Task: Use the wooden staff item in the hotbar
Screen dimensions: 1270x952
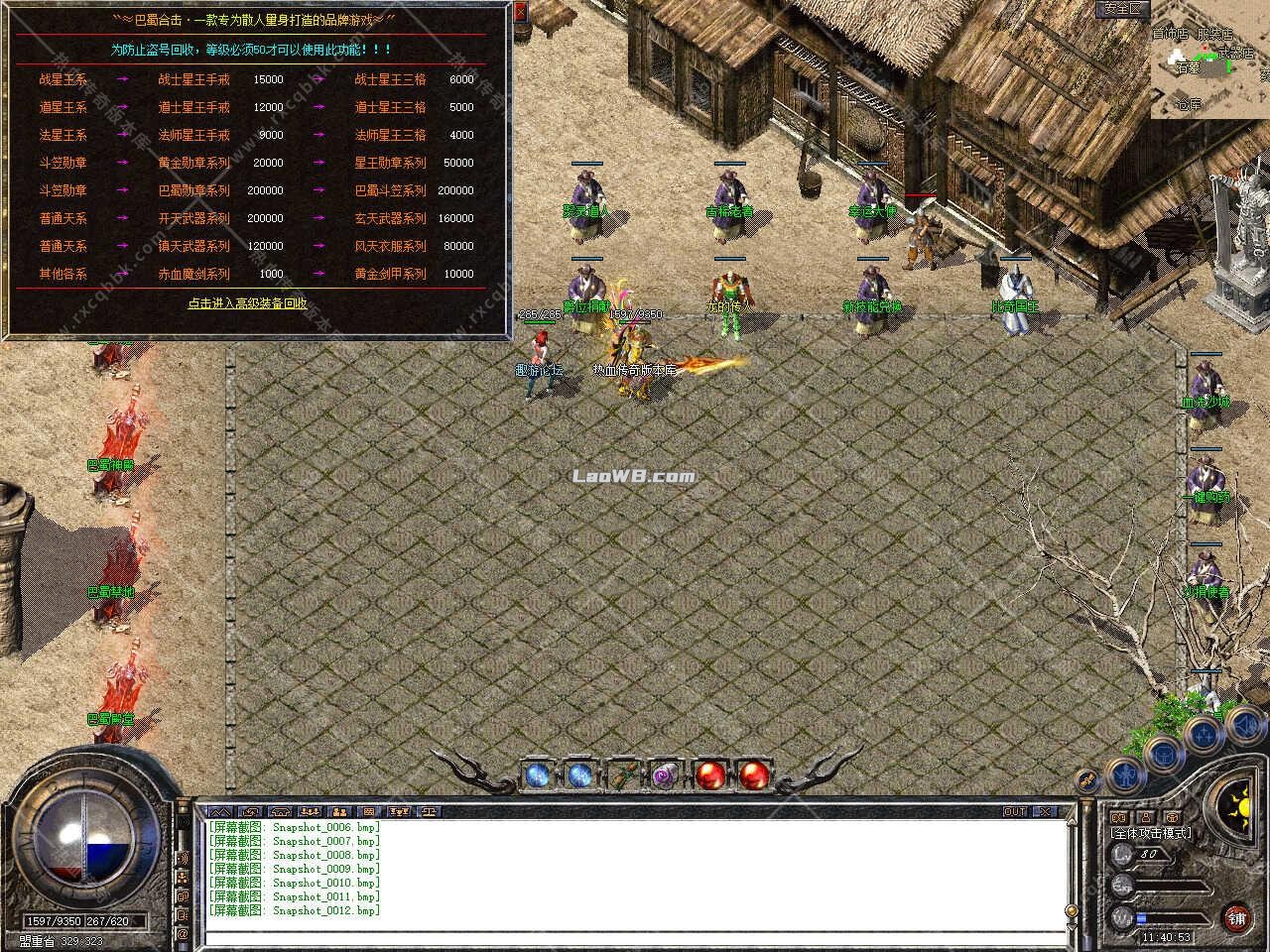Action: (x=623, y=774)
